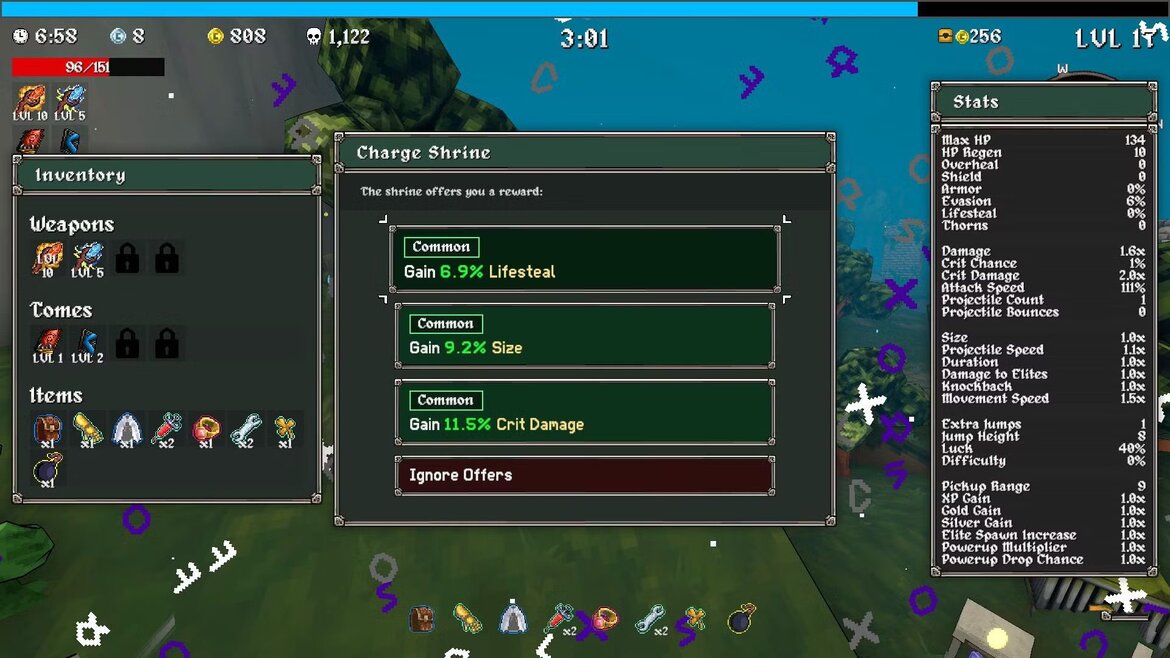Select the gold ruby ring in Inventory panel
The image size is (1170, 658).
(x=206, y=430)
